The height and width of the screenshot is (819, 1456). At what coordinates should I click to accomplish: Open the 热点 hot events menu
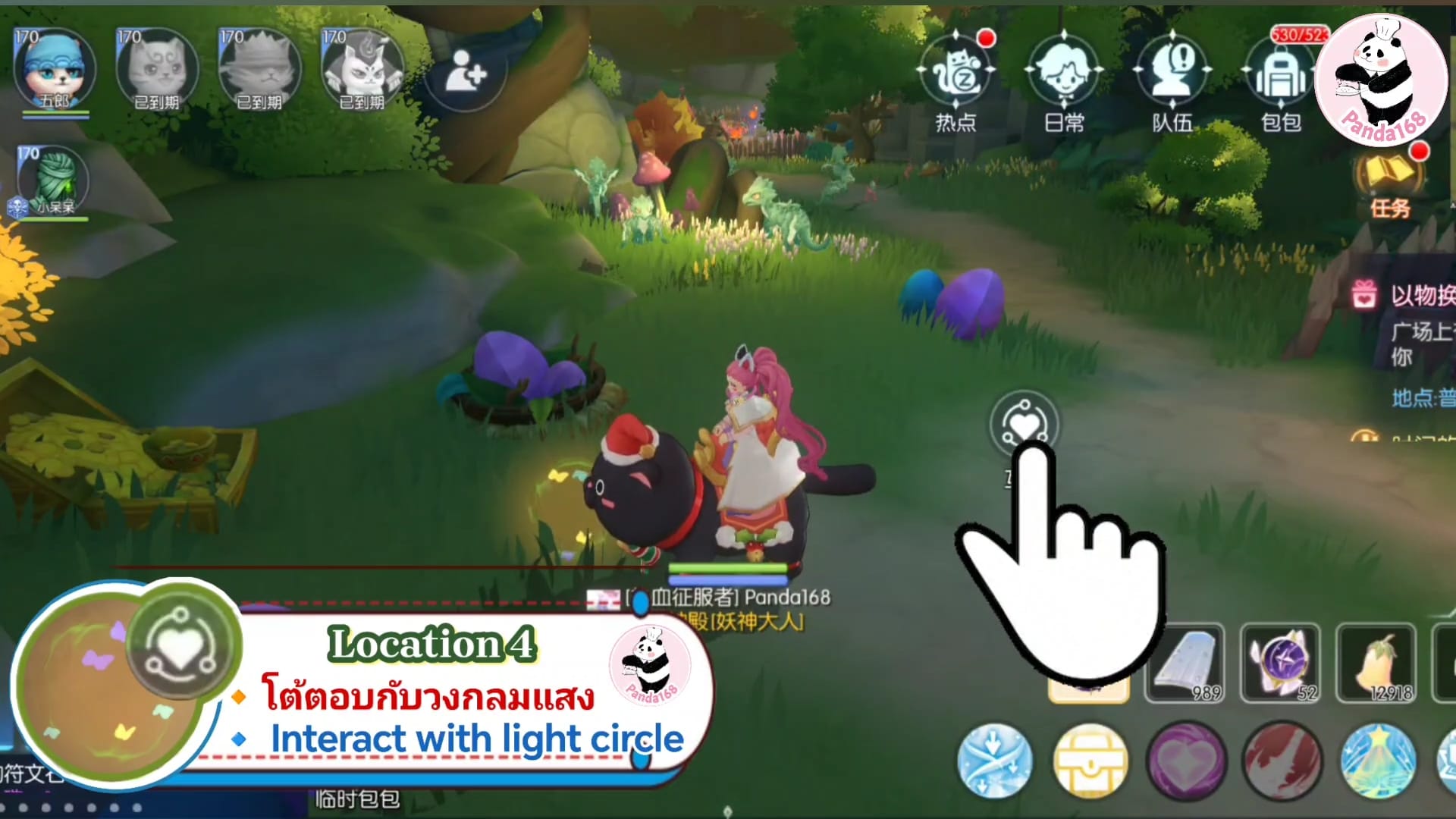955,76
